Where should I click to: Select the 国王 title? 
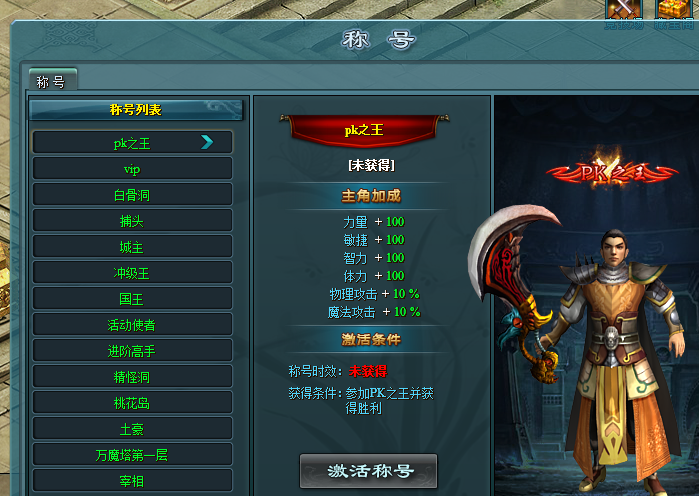[x=132, y=299]
